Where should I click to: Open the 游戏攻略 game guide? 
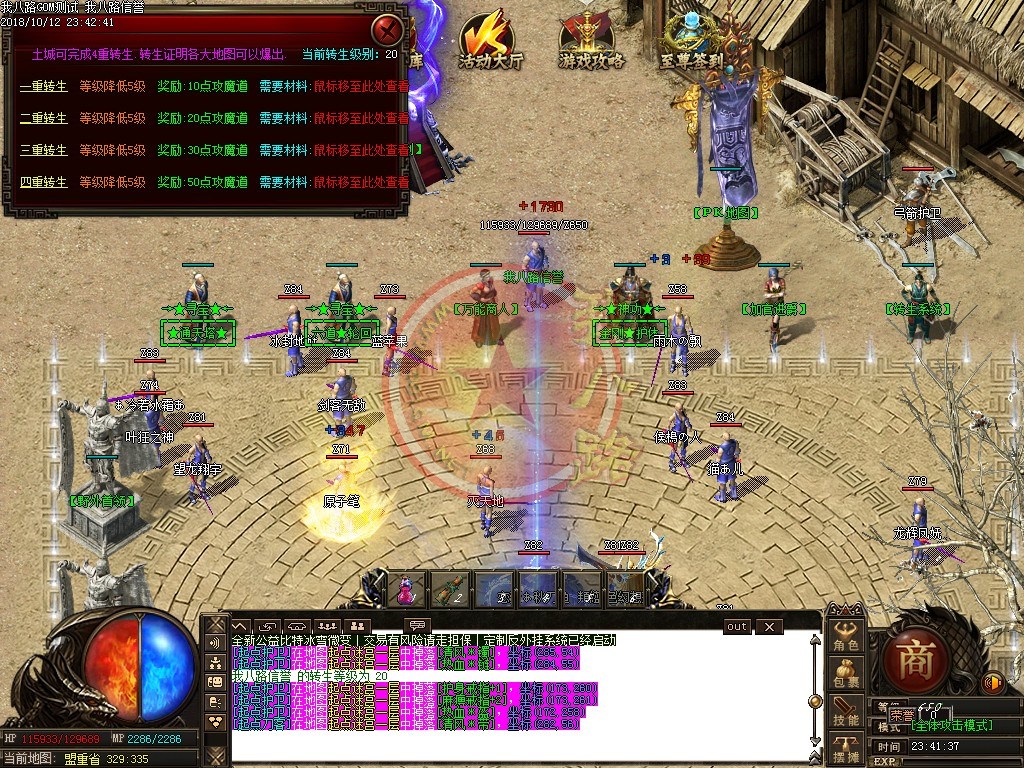pyautogui.click(x=592, y=40)
